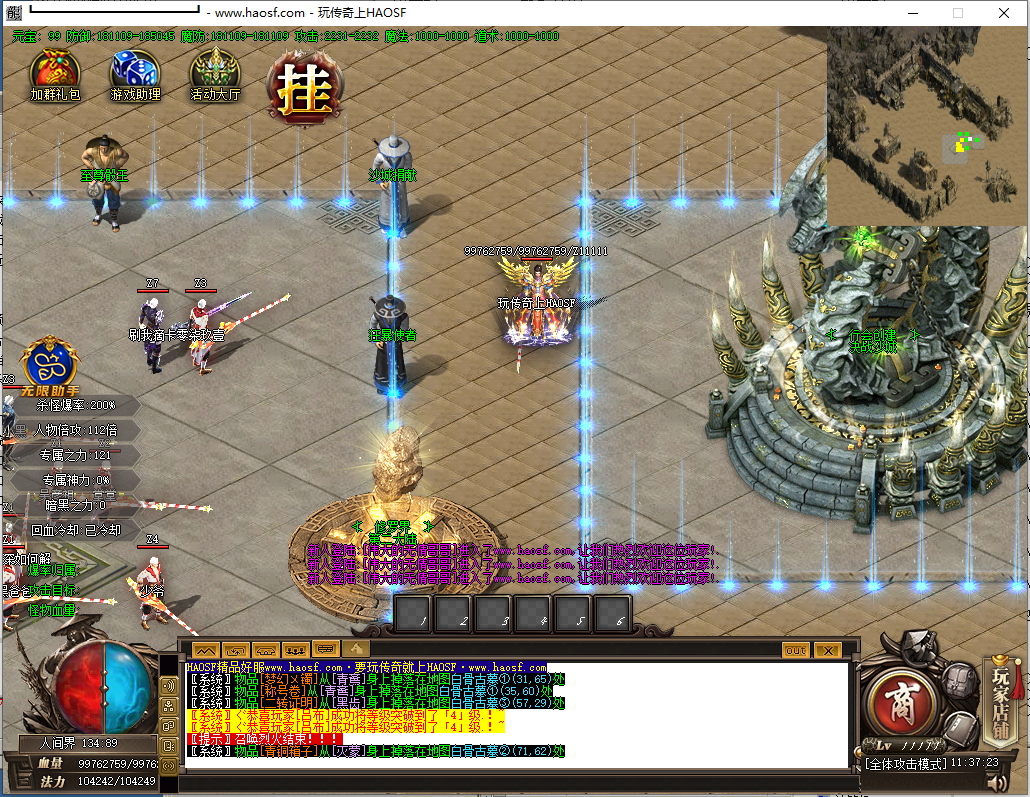Toggle the round 挂 auto-play button

(x=304, y=88)
